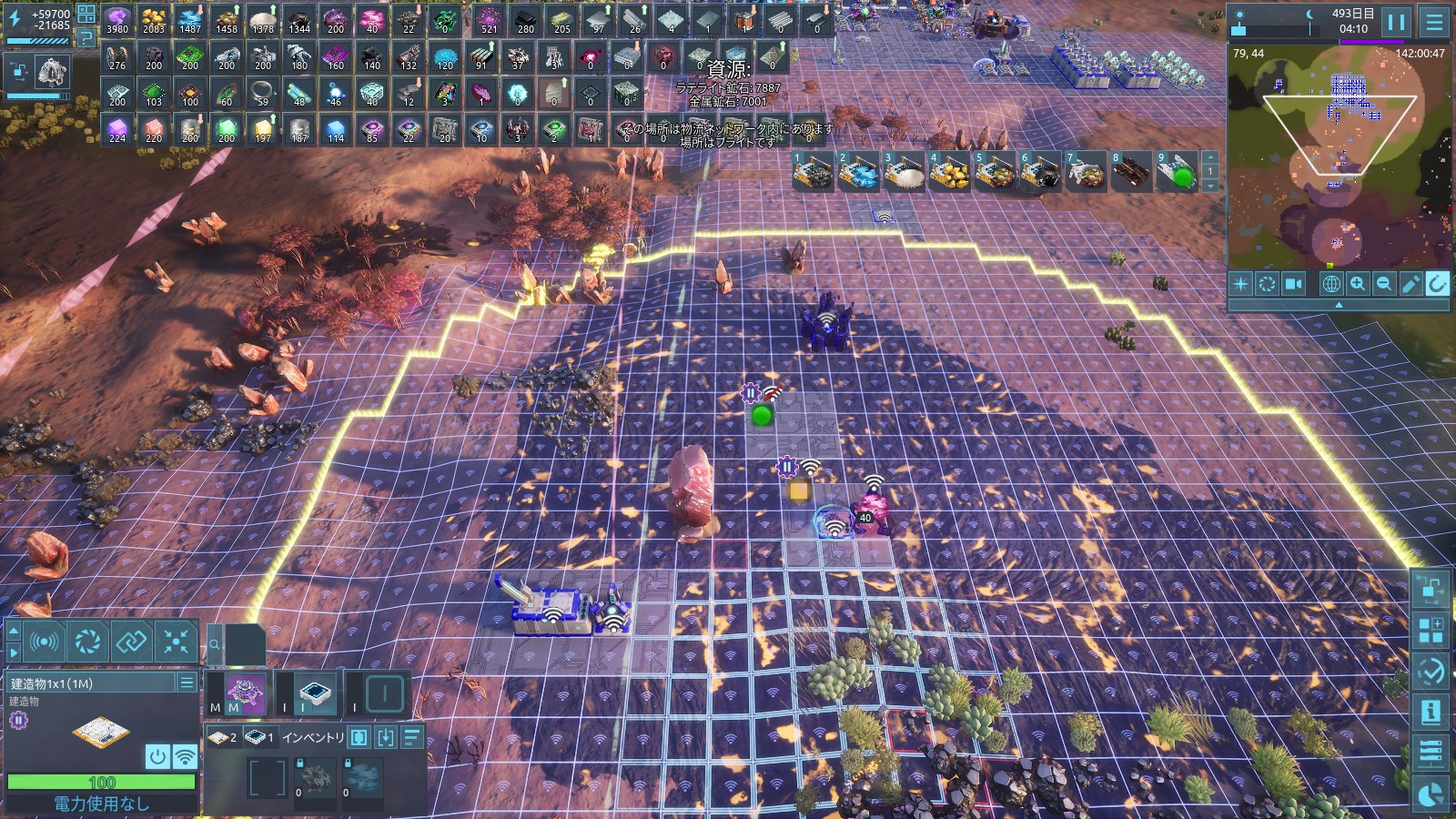Activate the chain link command icon
Viewport: 1456px width, 819px height.
click(131, 642)
